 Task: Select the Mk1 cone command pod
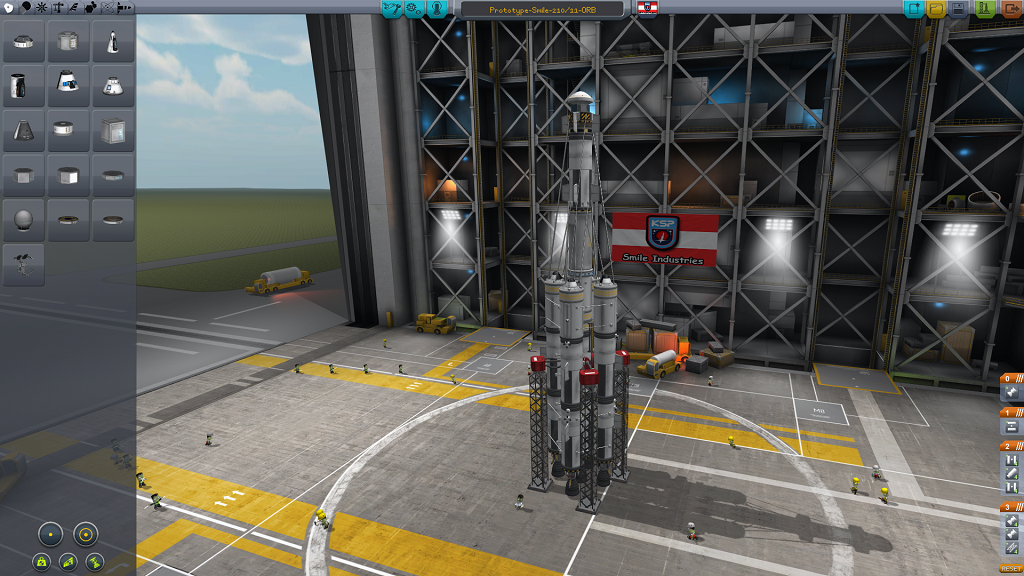click(x=113, y=42)
